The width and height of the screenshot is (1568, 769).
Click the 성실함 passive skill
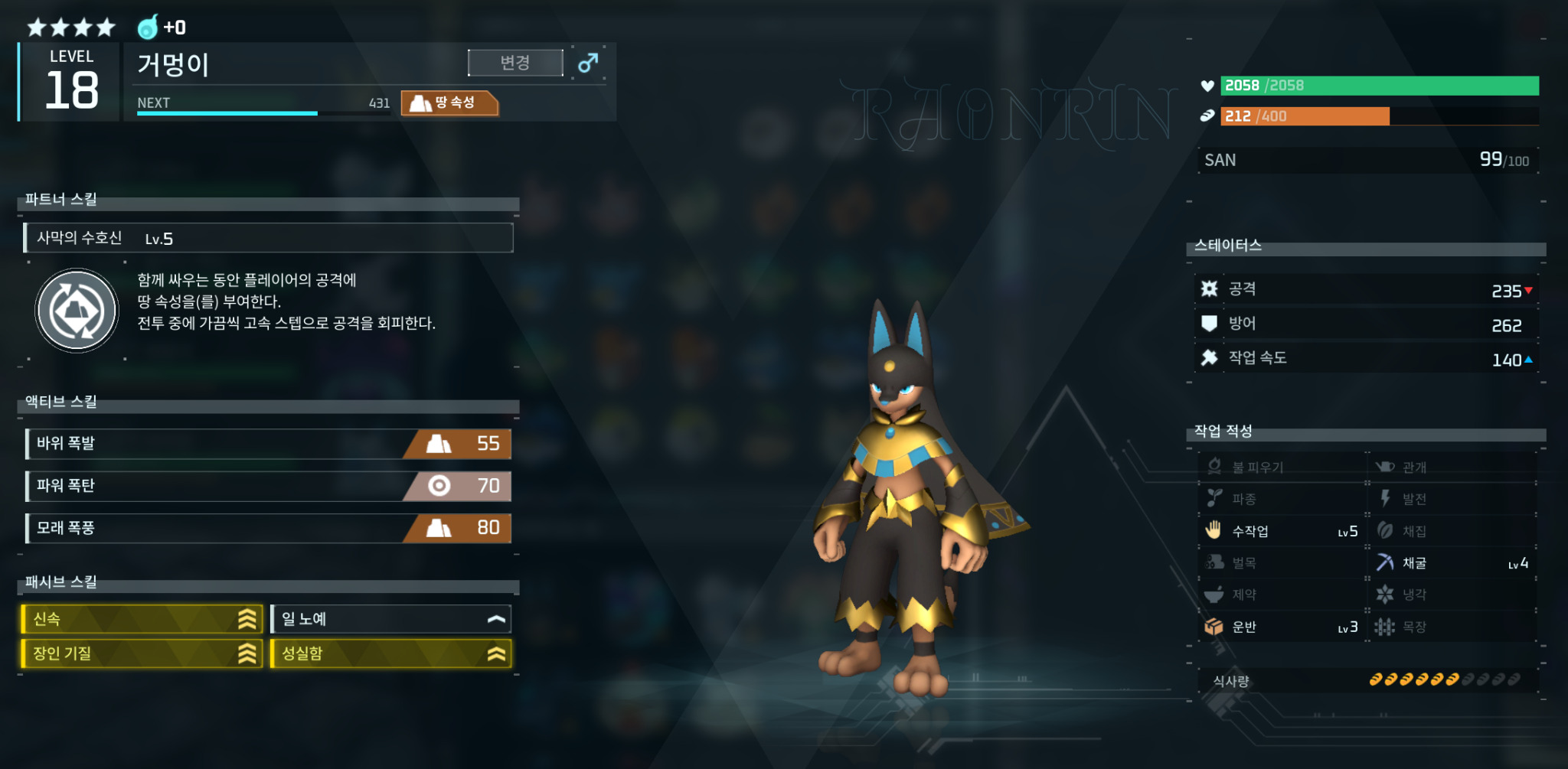click(x=390, y=653)
